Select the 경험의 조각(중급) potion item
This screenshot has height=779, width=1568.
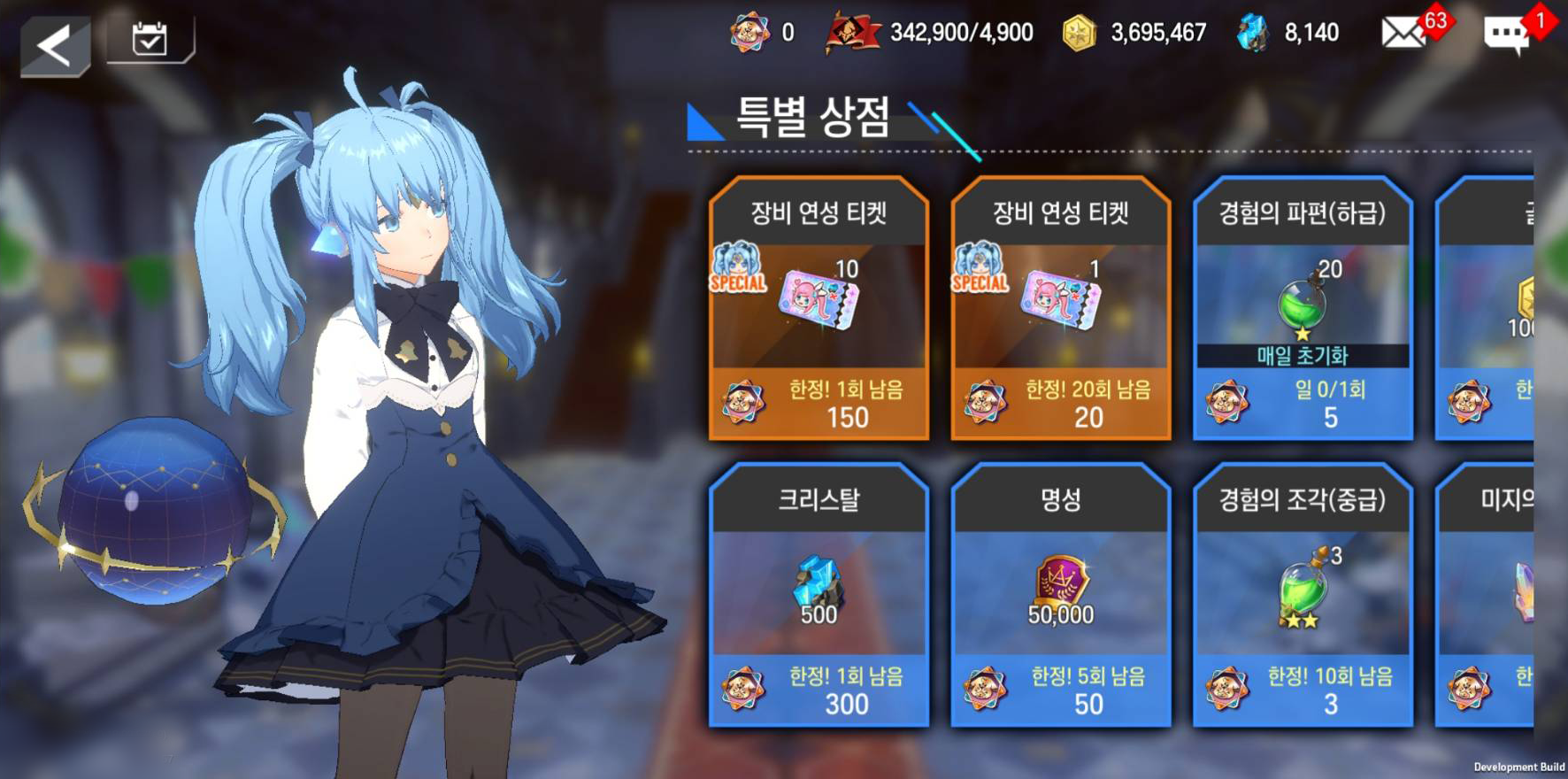pos(1302,595)
